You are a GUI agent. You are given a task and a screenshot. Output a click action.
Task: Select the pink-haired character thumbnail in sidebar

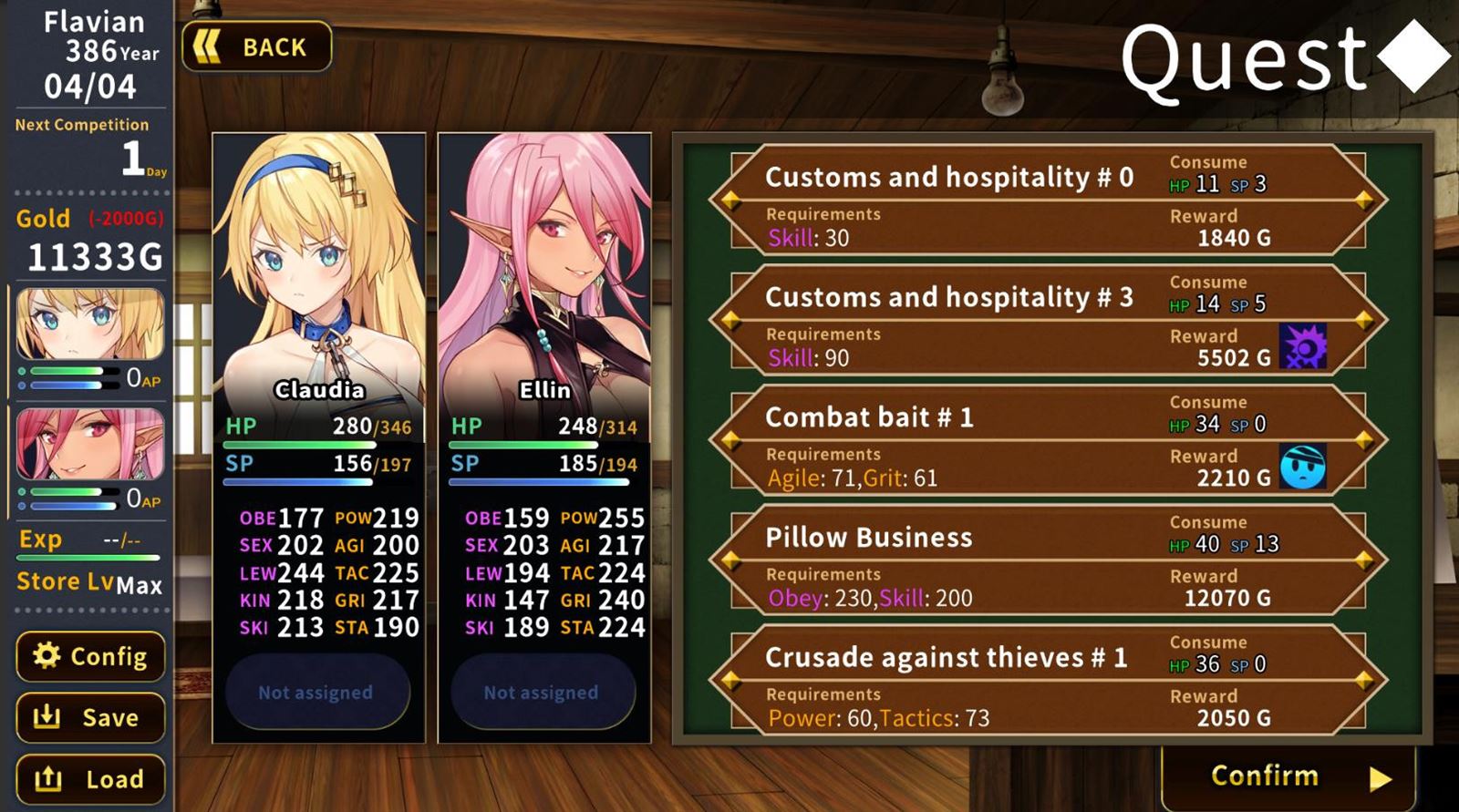pyautogui.click(x=89, y=444)
